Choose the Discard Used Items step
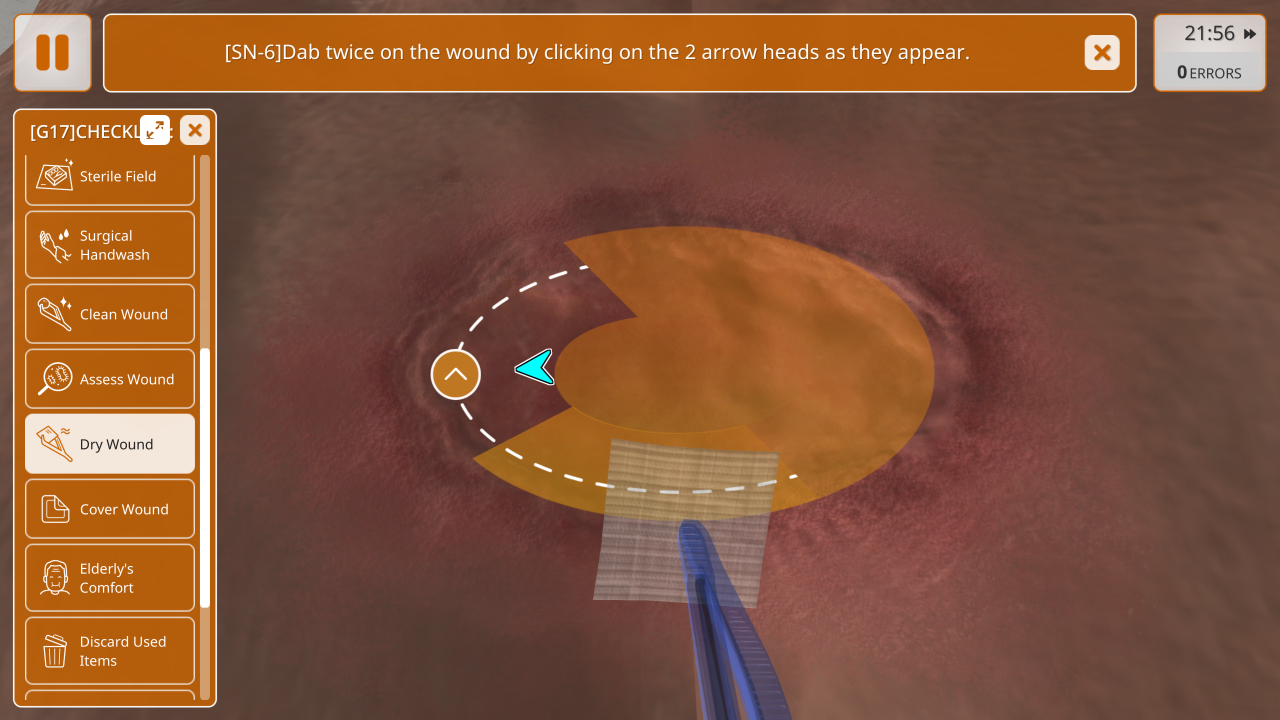The height and width of the screenshot is (720, 1280). pos(110,651)
